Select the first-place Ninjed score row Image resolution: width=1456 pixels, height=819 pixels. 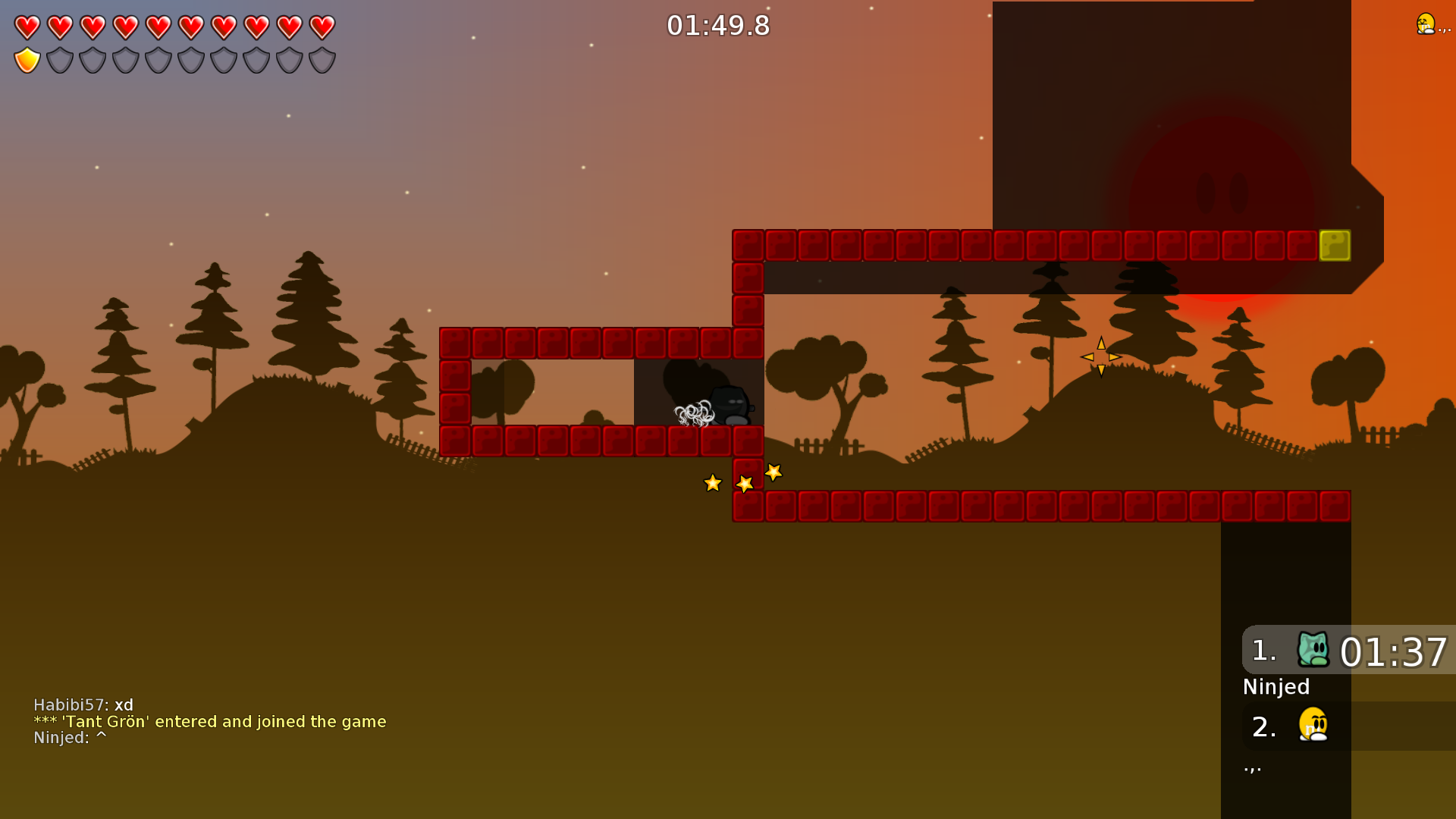(1348, 651)
